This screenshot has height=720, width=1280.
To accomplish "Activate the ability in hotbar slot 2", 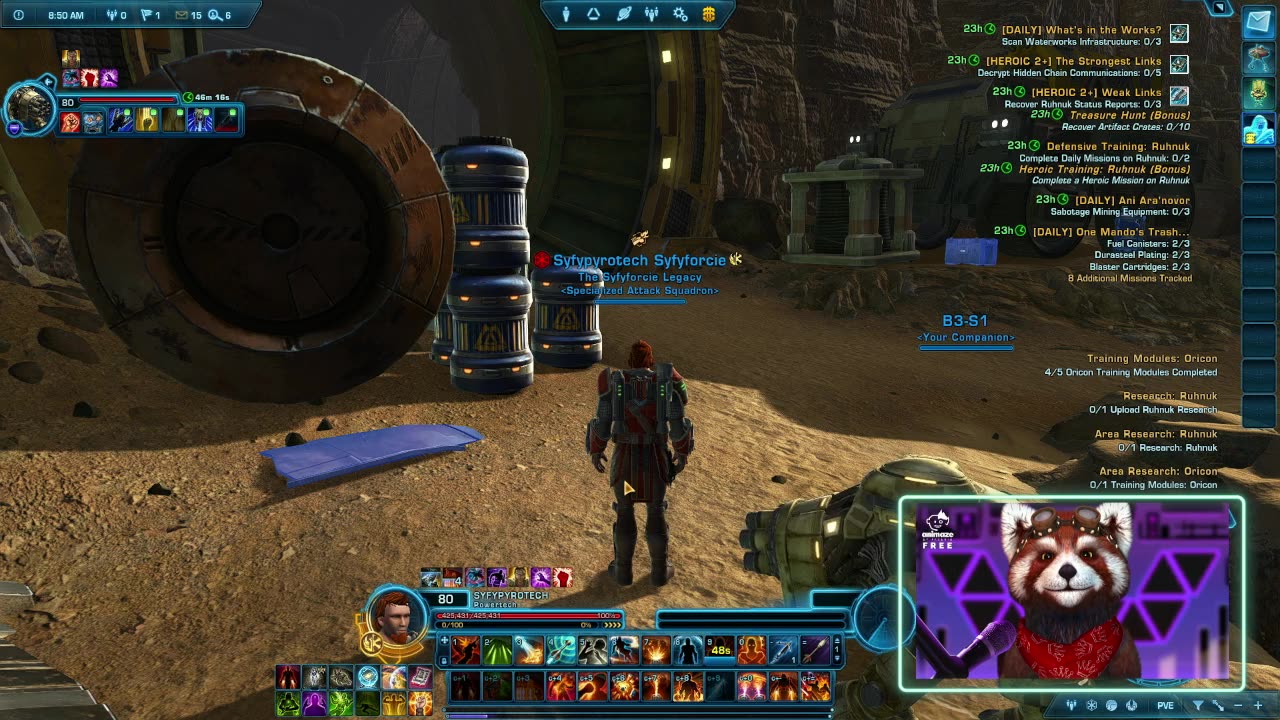I will pos(497,651).
